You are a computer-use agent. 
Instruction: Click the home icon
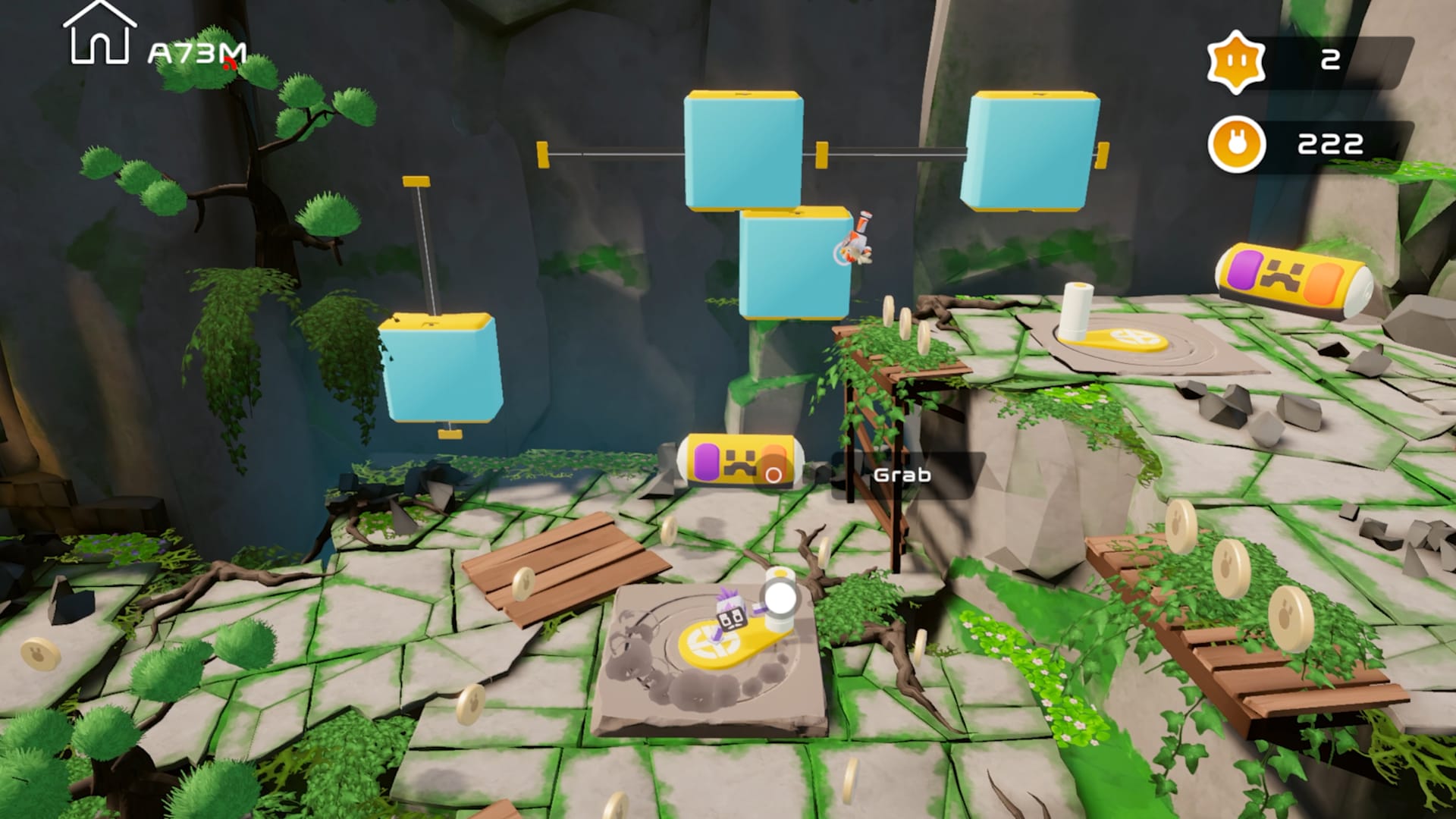click(99, 34)
